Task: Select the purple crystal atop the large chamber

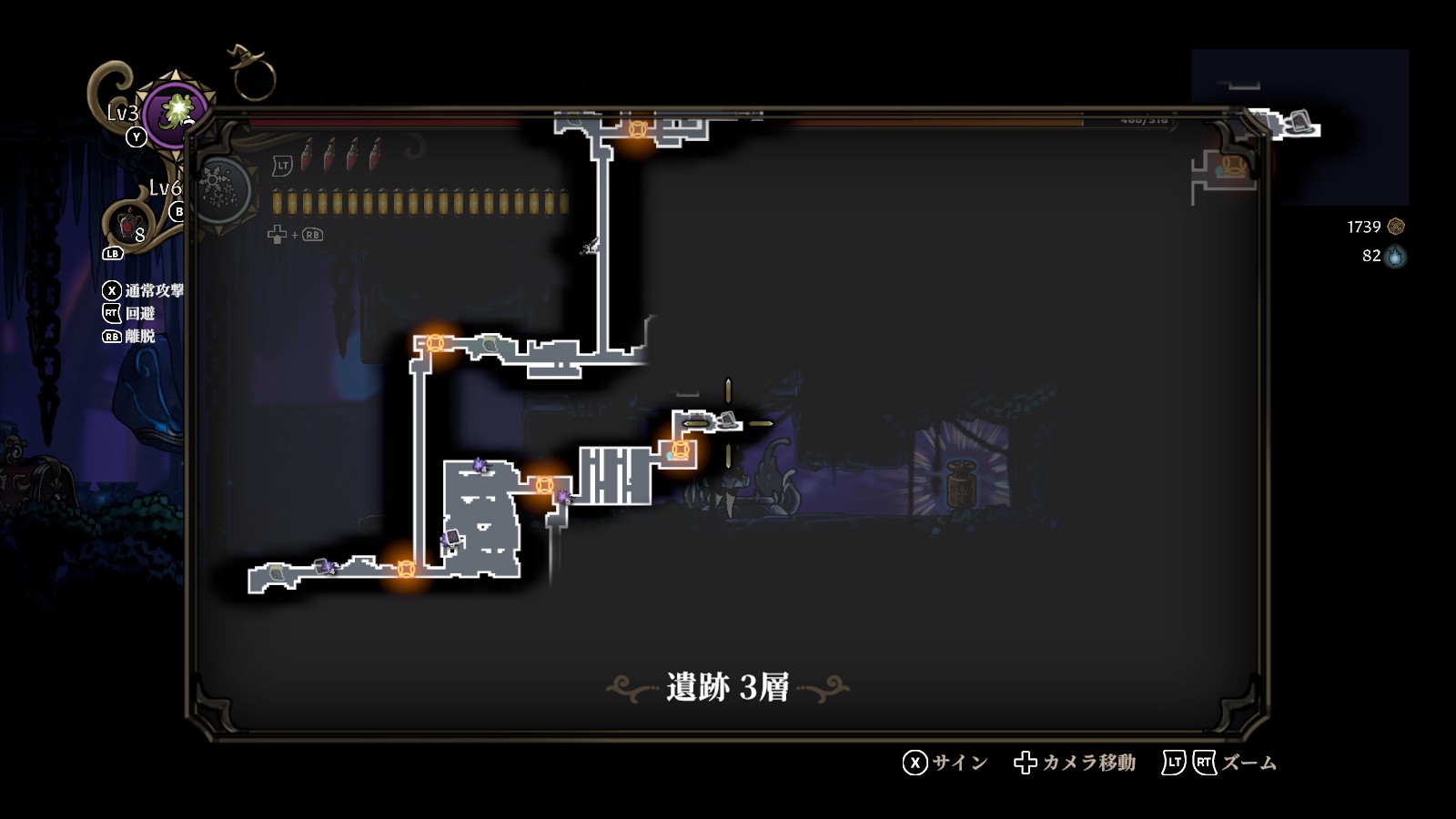Action: point(480,466)
